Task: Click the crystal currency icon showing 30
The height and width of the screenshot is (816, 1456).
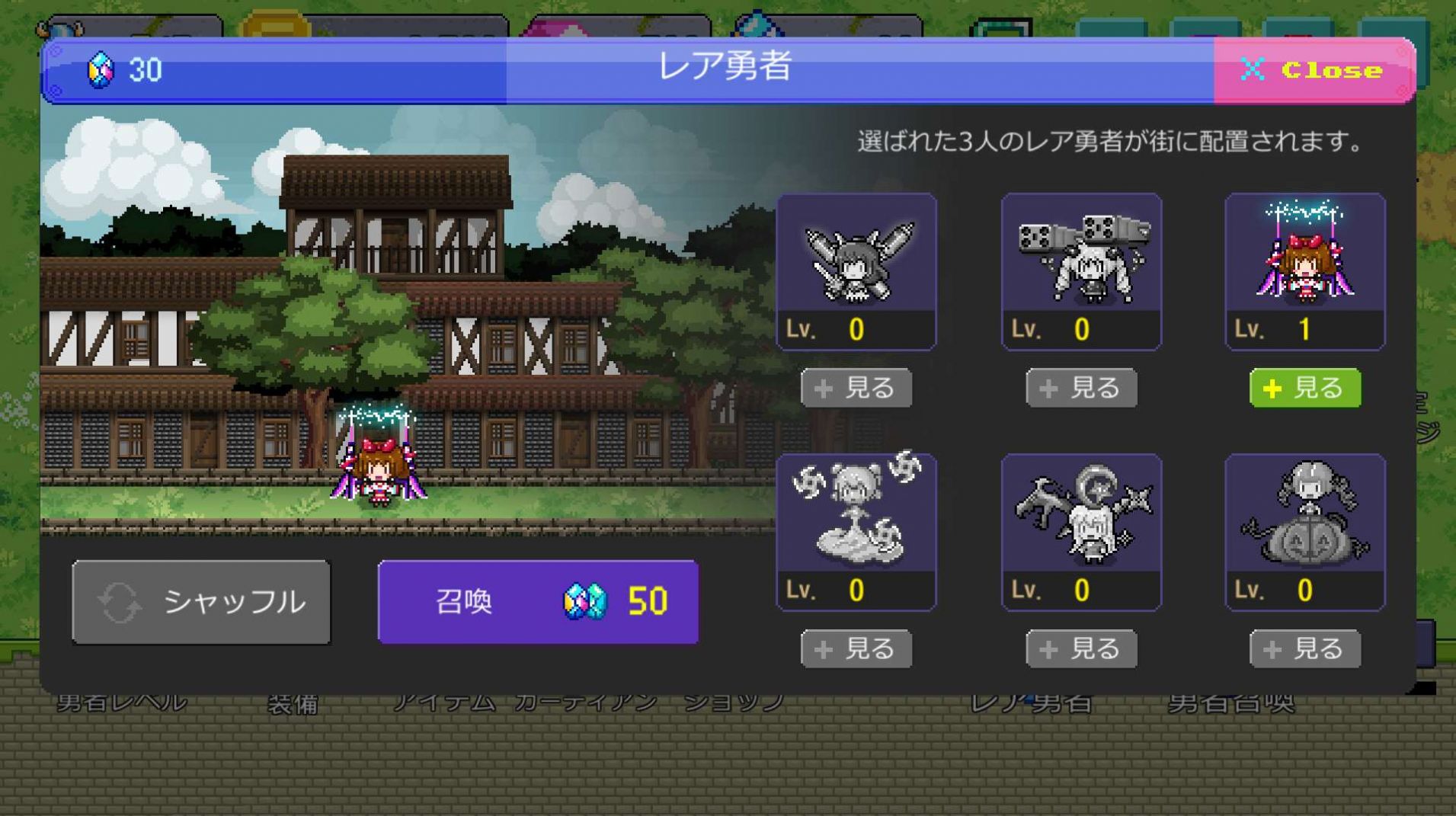Action: (101, 70)
